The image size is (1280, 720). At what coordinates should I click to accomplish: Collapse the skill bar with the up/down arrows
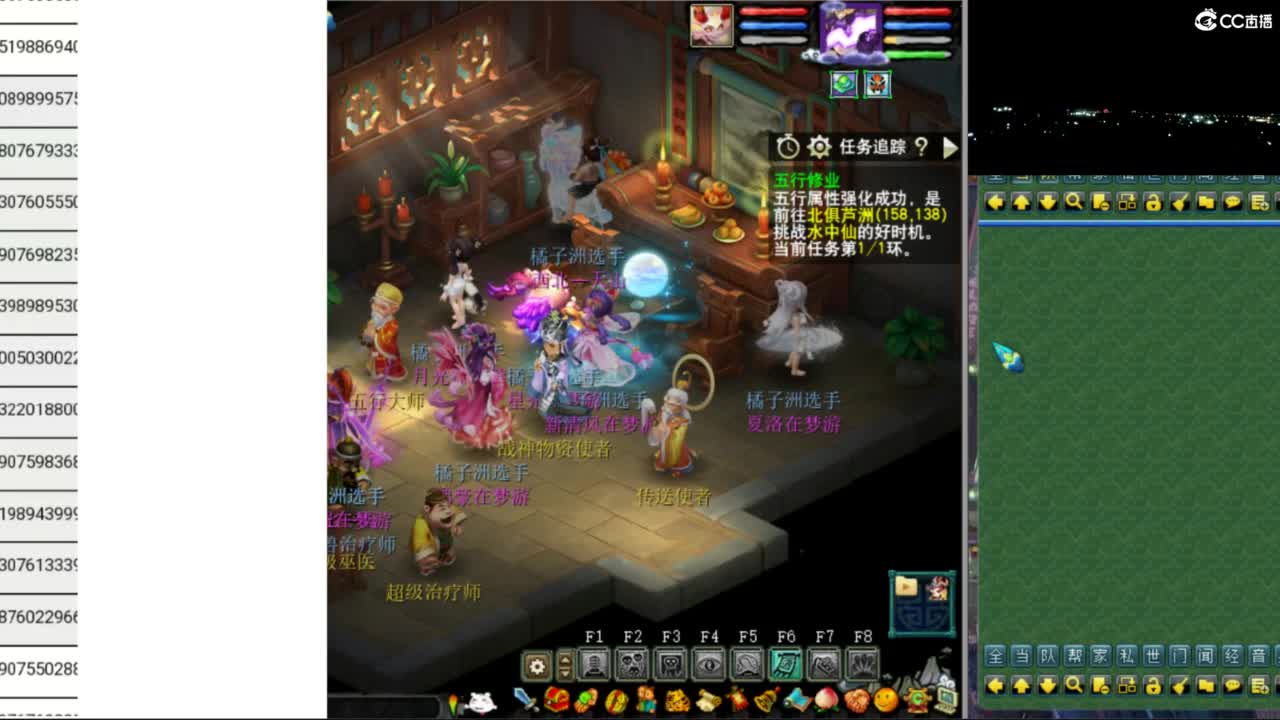point(564,664)
